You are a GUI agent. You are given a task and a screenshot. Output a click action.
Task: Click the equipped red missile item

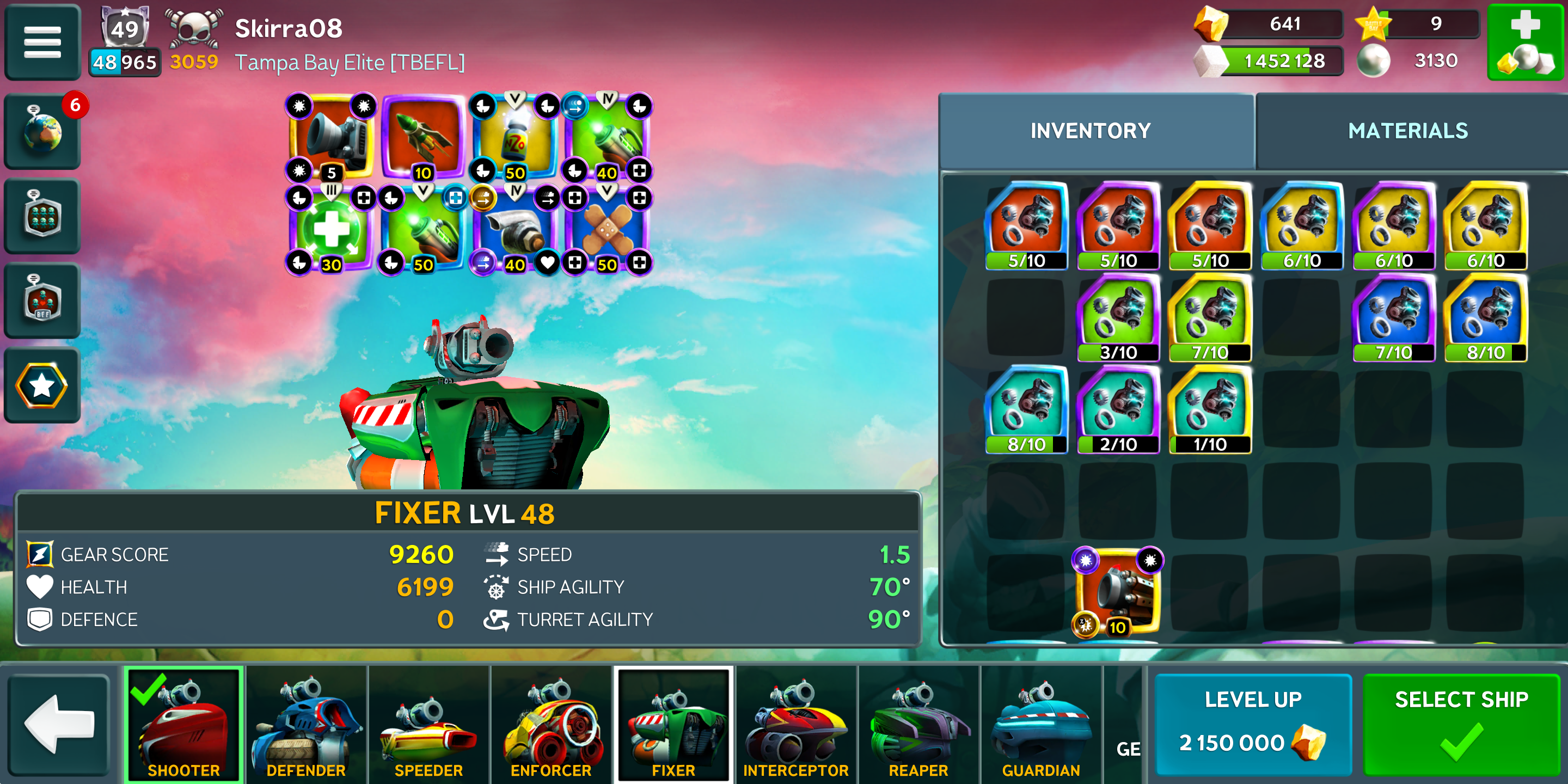pos(422,137)
